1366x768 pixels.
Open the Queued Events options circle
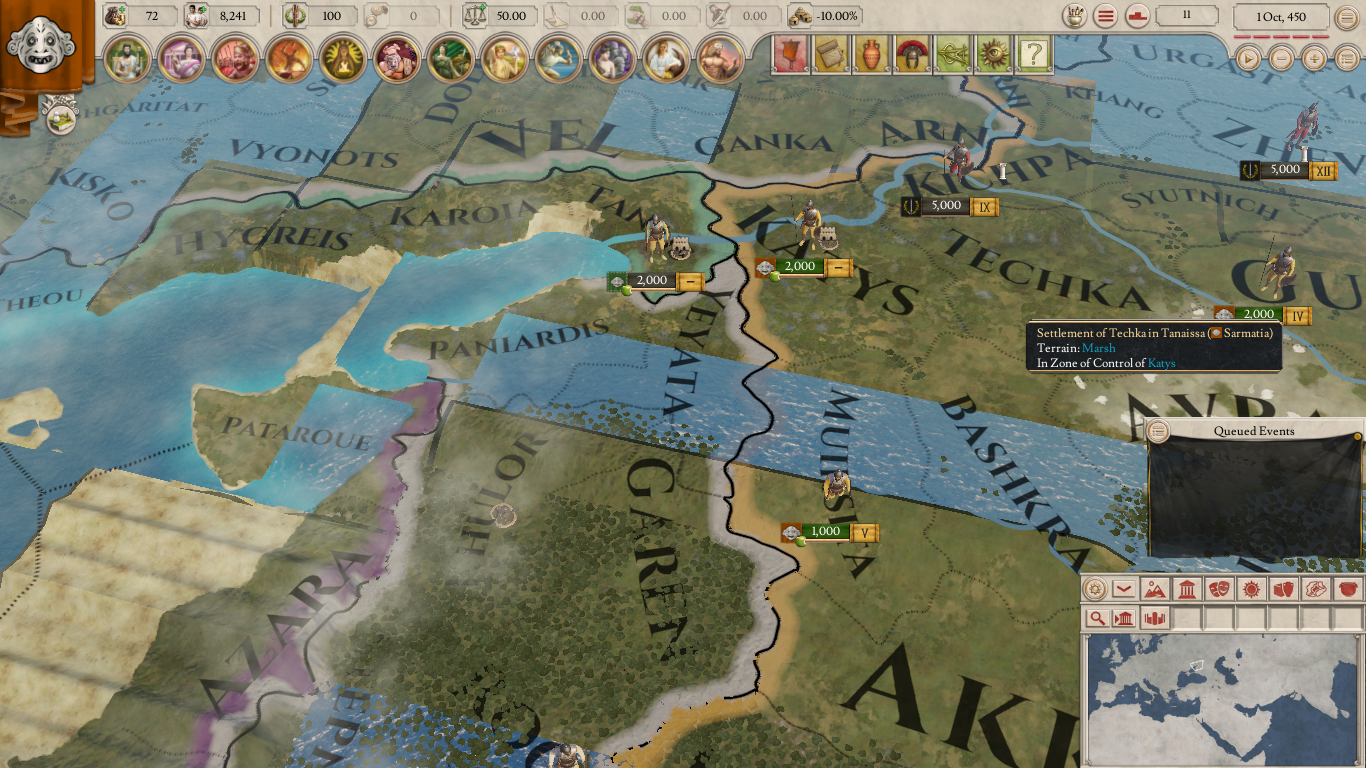point(1158,431)
